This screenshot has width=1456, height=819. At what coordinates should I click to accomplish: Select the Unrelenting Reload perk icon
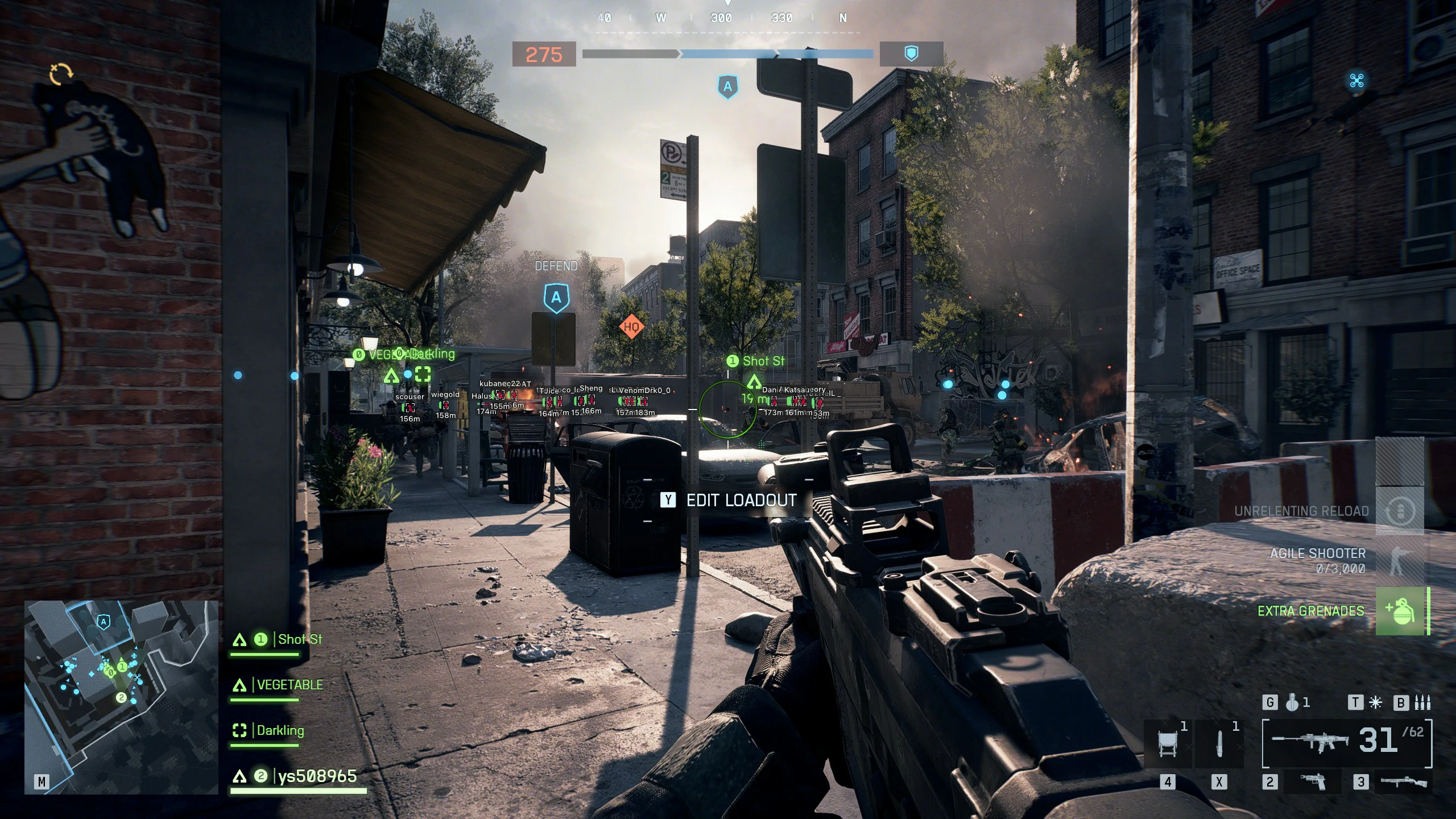point(1399,511)
